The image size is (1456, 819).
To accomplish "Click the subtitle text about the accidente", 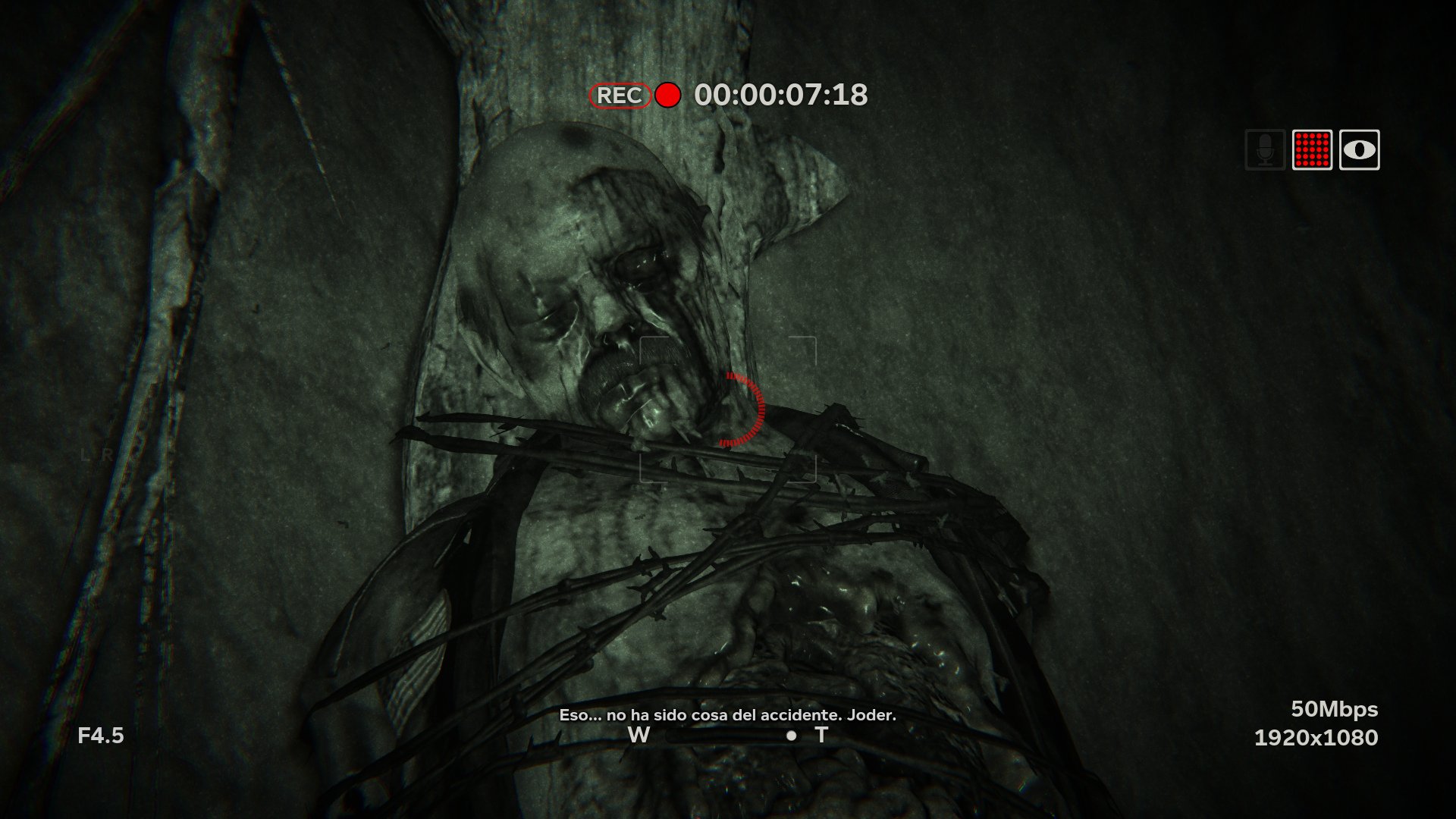I will coord(728,714).
